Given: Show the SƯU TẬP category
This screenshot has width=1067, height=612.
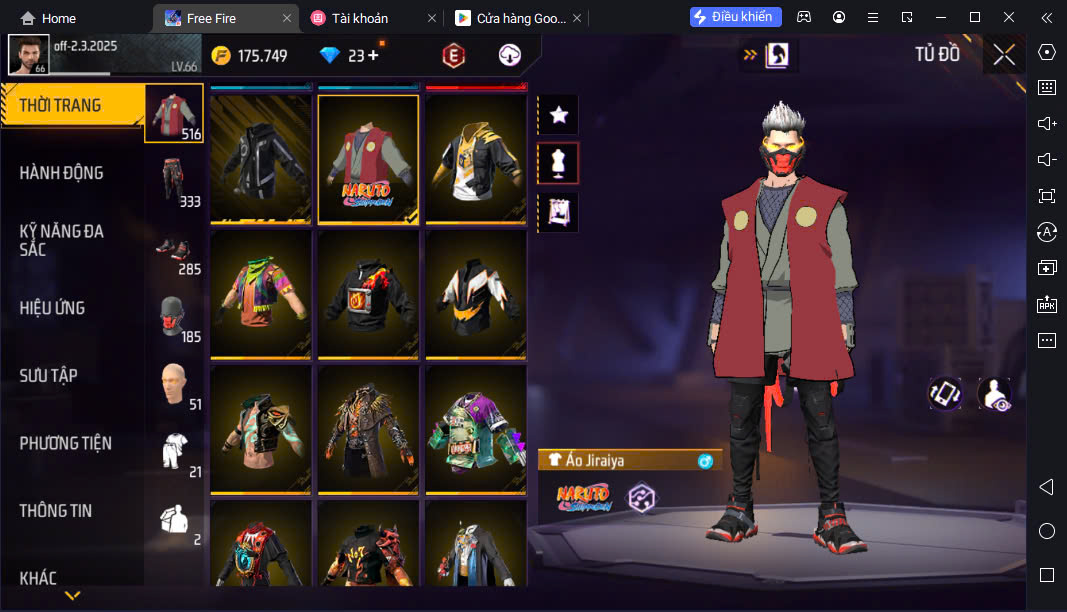Looking at the screenshot, I should [49, 376].
